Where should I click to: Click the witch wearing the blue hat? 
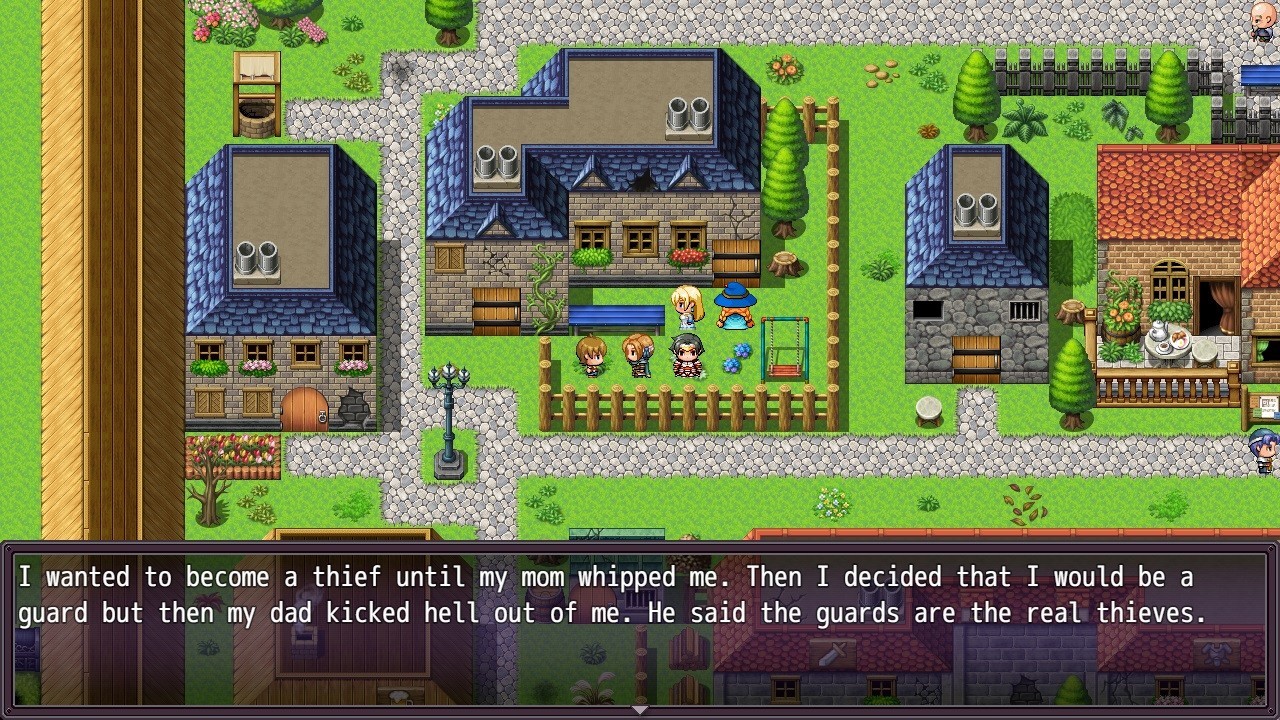[x=735, y=305]
